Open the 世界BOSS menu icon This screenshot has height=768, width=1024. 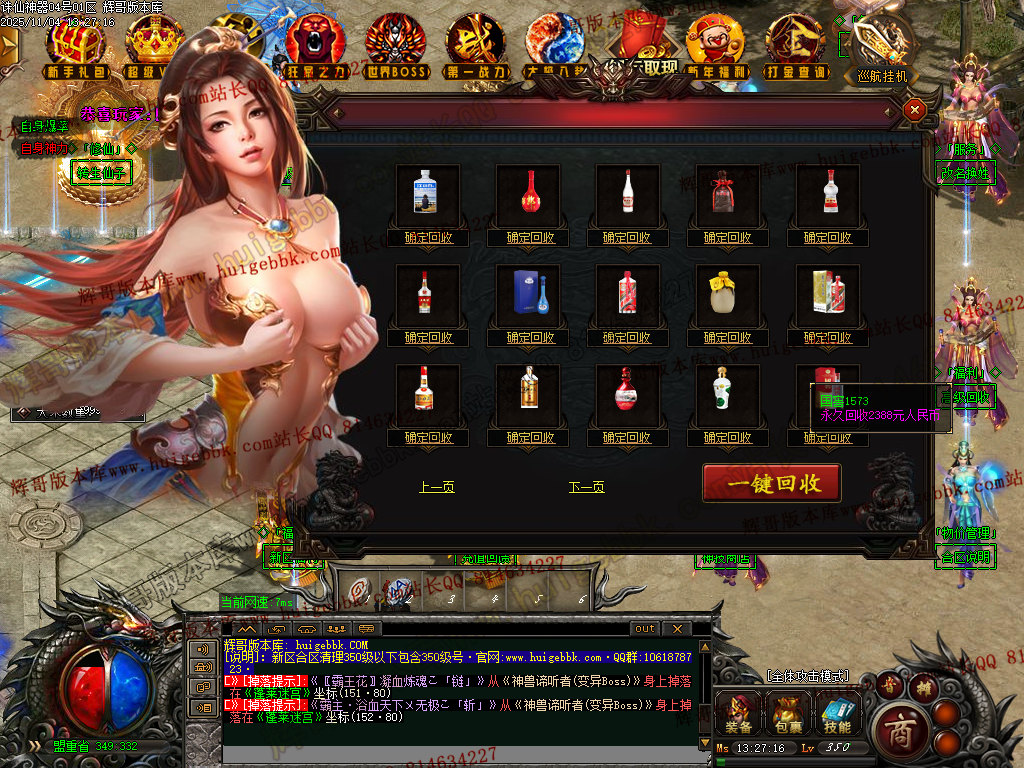pyautogui.click(x=395, y=45)
